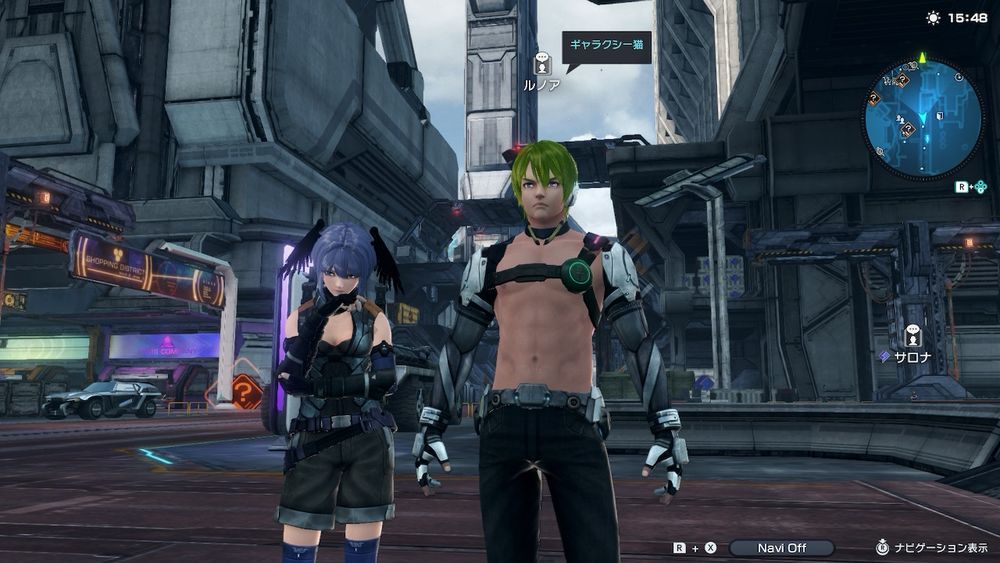Open the circular minimap

pos(923,118)
